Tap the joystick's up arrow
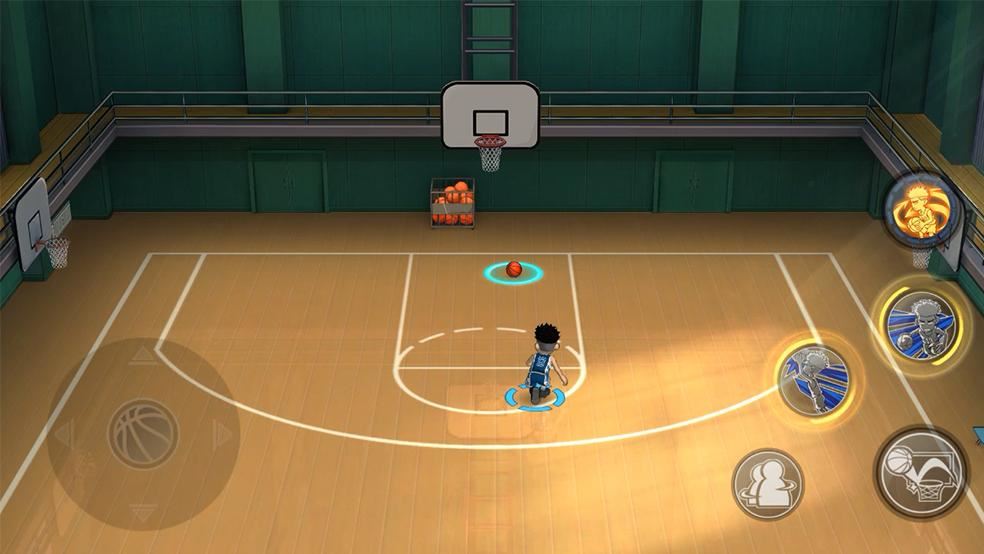Image resolution: width=984 pixels, height=554 pixels. point(142,357)
